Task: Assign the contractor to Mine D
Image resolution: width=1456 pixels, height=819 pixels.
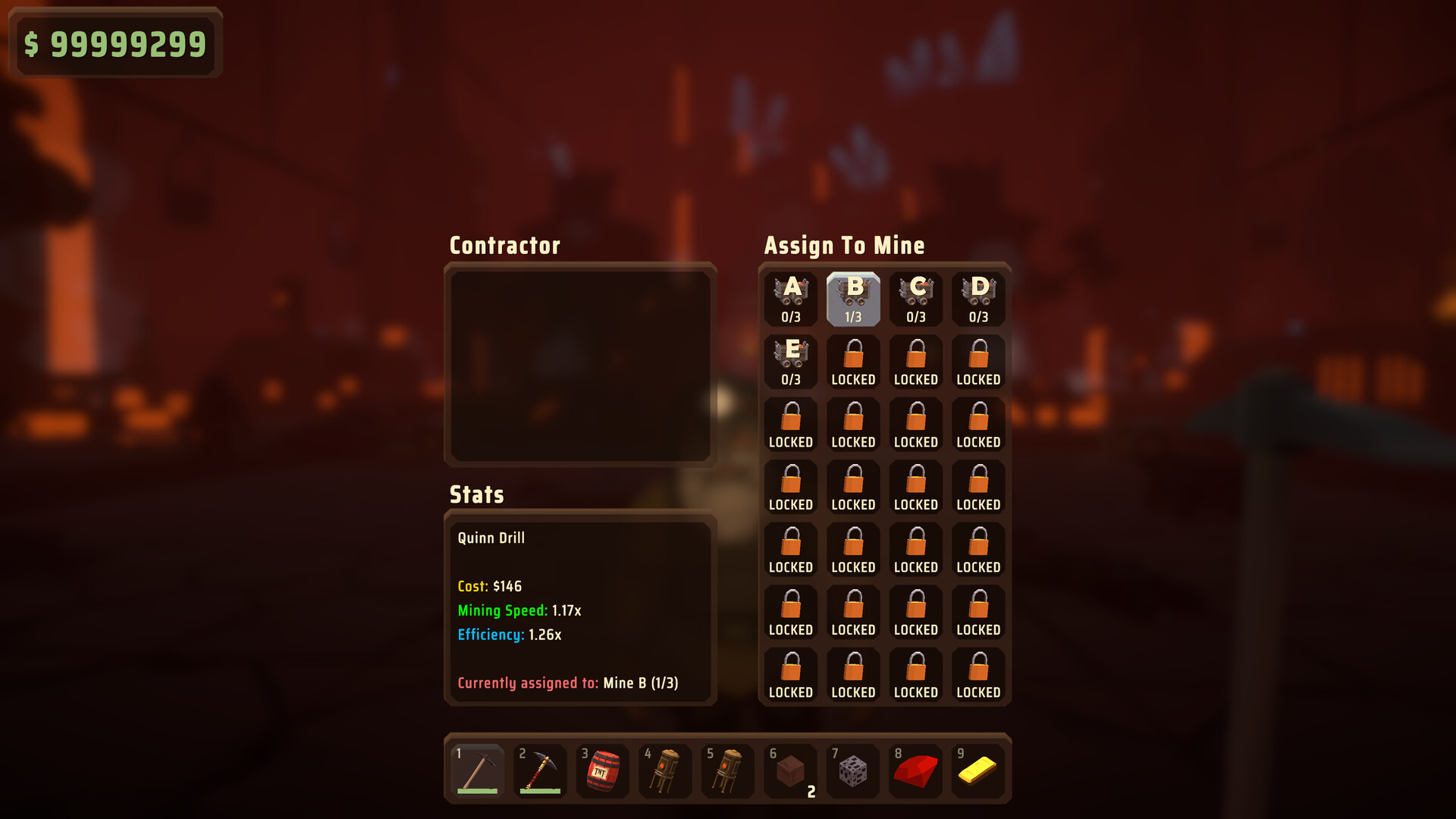Action: [978, 291]
